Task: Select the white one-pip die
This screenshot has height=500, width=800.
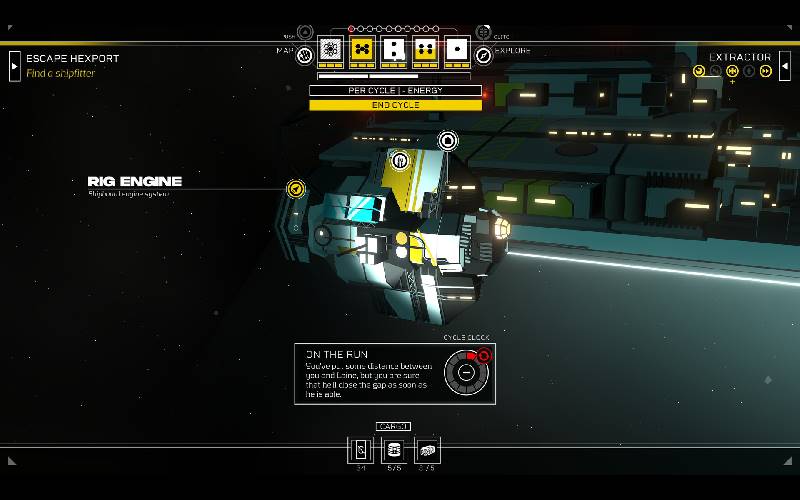Action: (457, 49)
